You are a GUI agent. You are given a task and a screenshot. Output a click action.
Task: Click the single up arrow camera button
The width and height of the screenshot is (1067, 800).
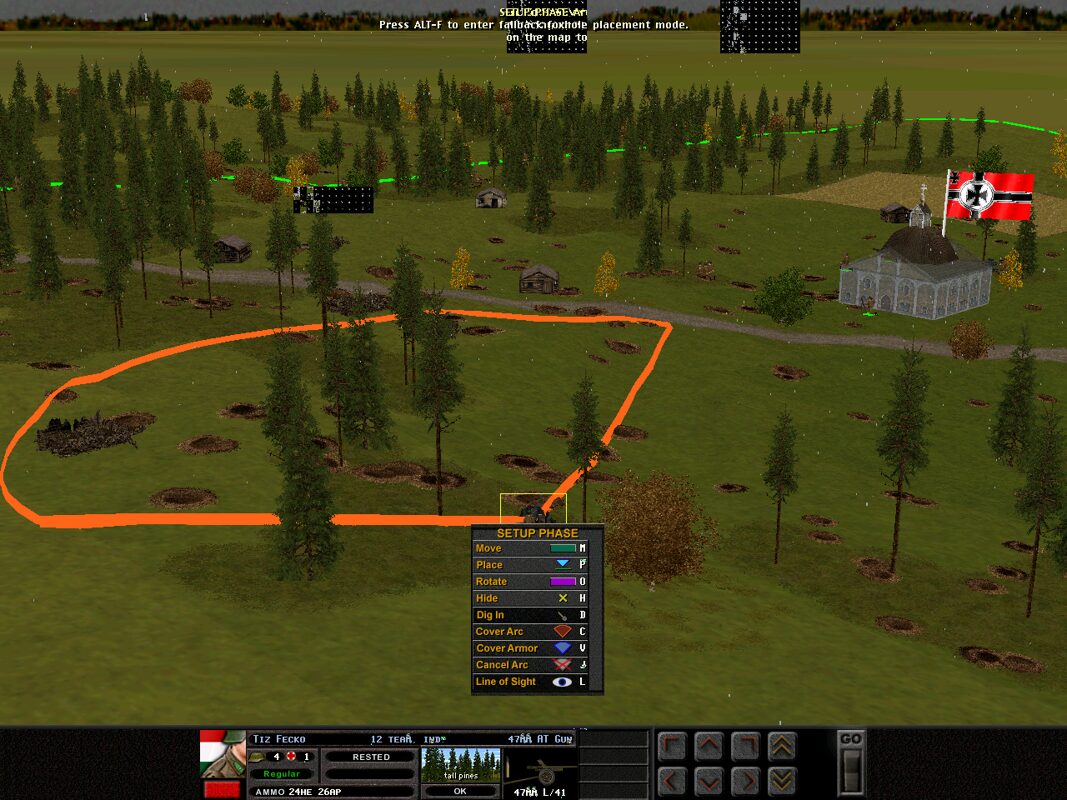(708, 746)
